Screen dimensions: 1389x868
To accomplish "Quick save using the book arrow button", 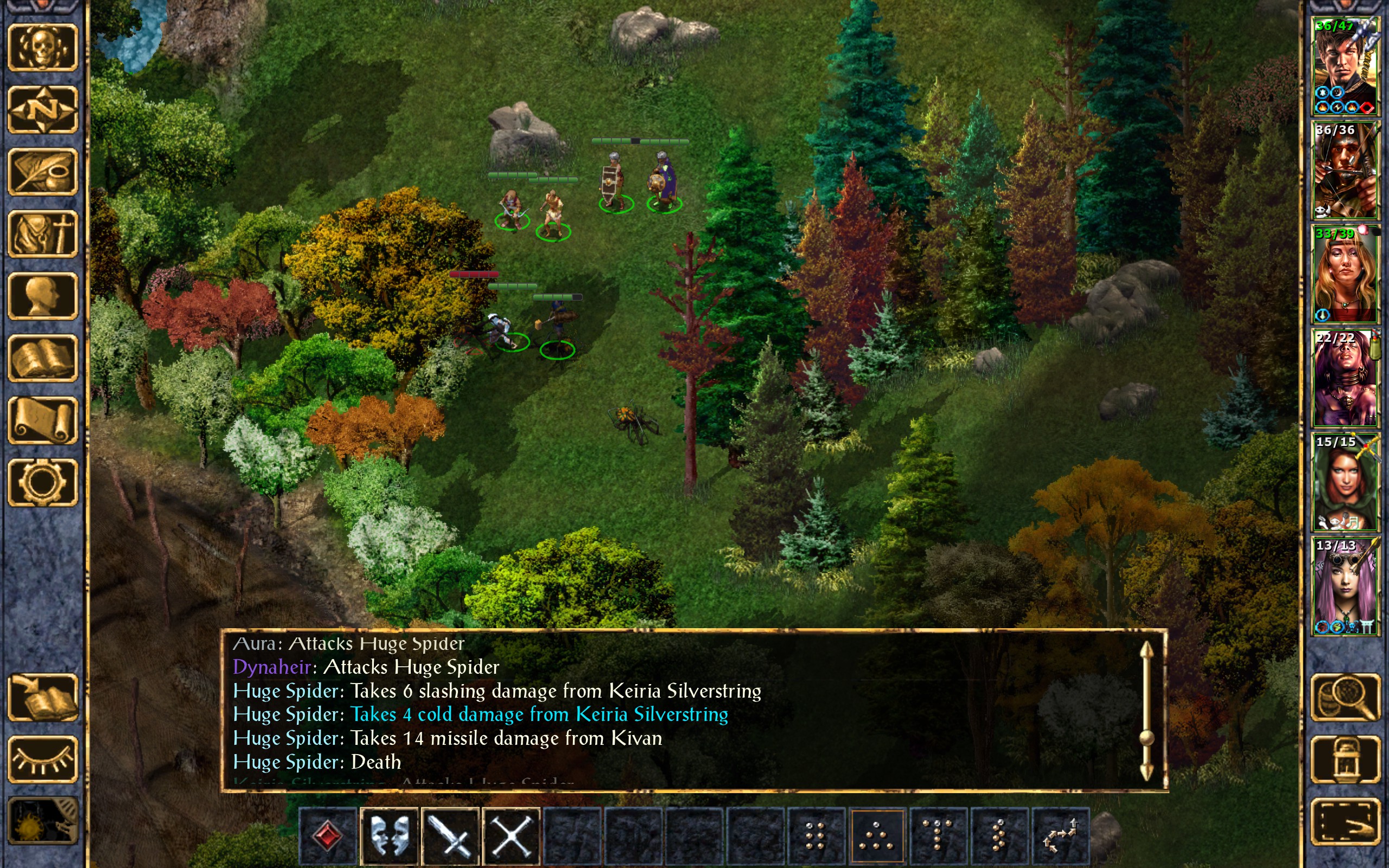I will click(x=42, y=698).
